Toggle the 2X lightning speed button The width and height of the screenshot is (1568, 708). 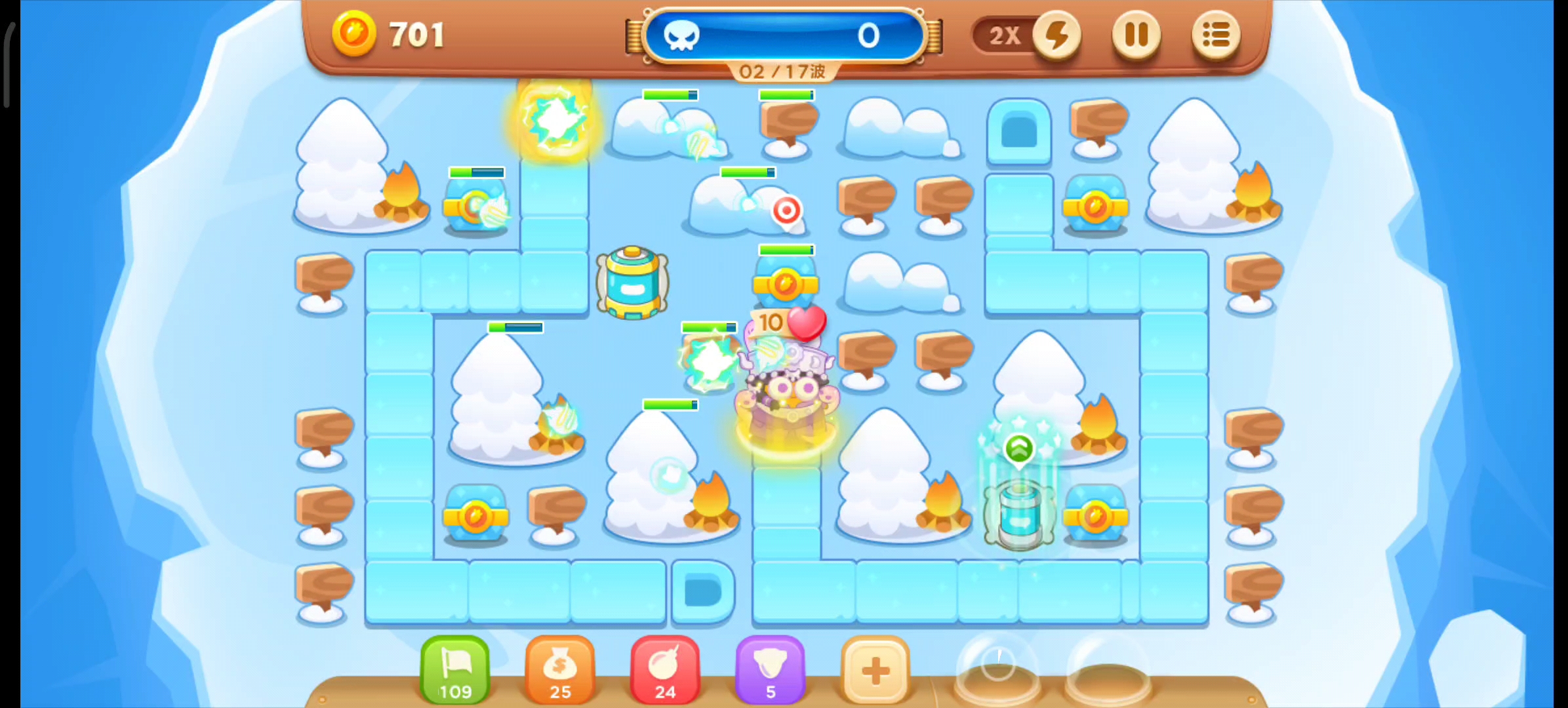pos(1056,35)
